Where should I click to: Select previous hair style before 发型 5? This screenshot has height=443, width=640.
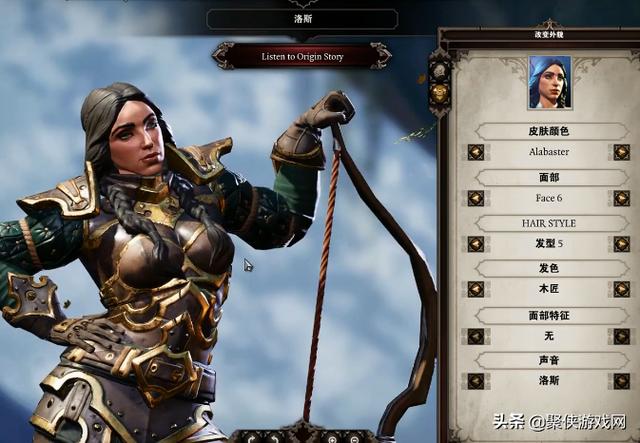tap(476, 244)
